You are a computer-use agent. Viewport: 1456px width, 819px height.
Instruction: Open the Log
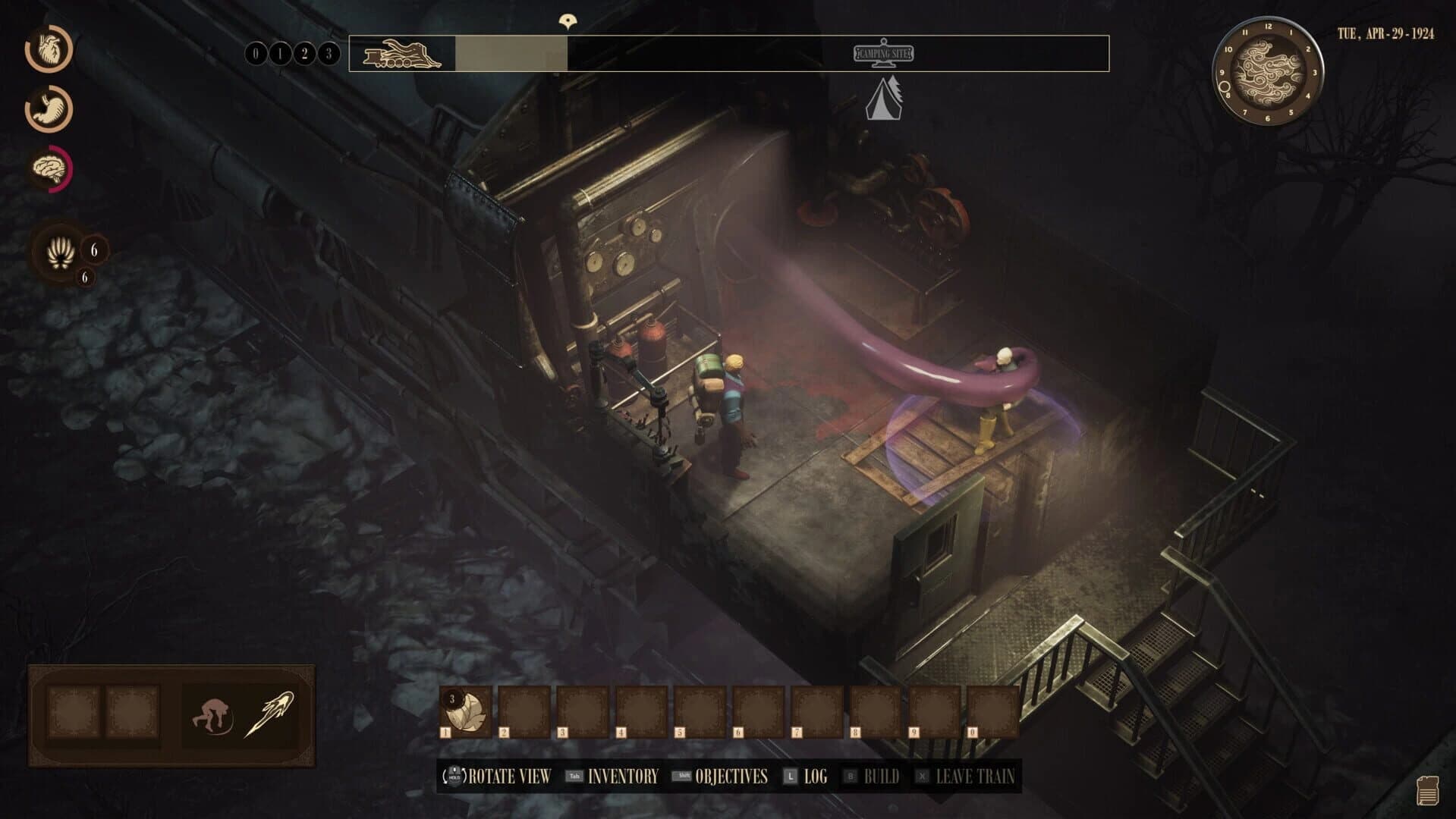pos(817,777)
